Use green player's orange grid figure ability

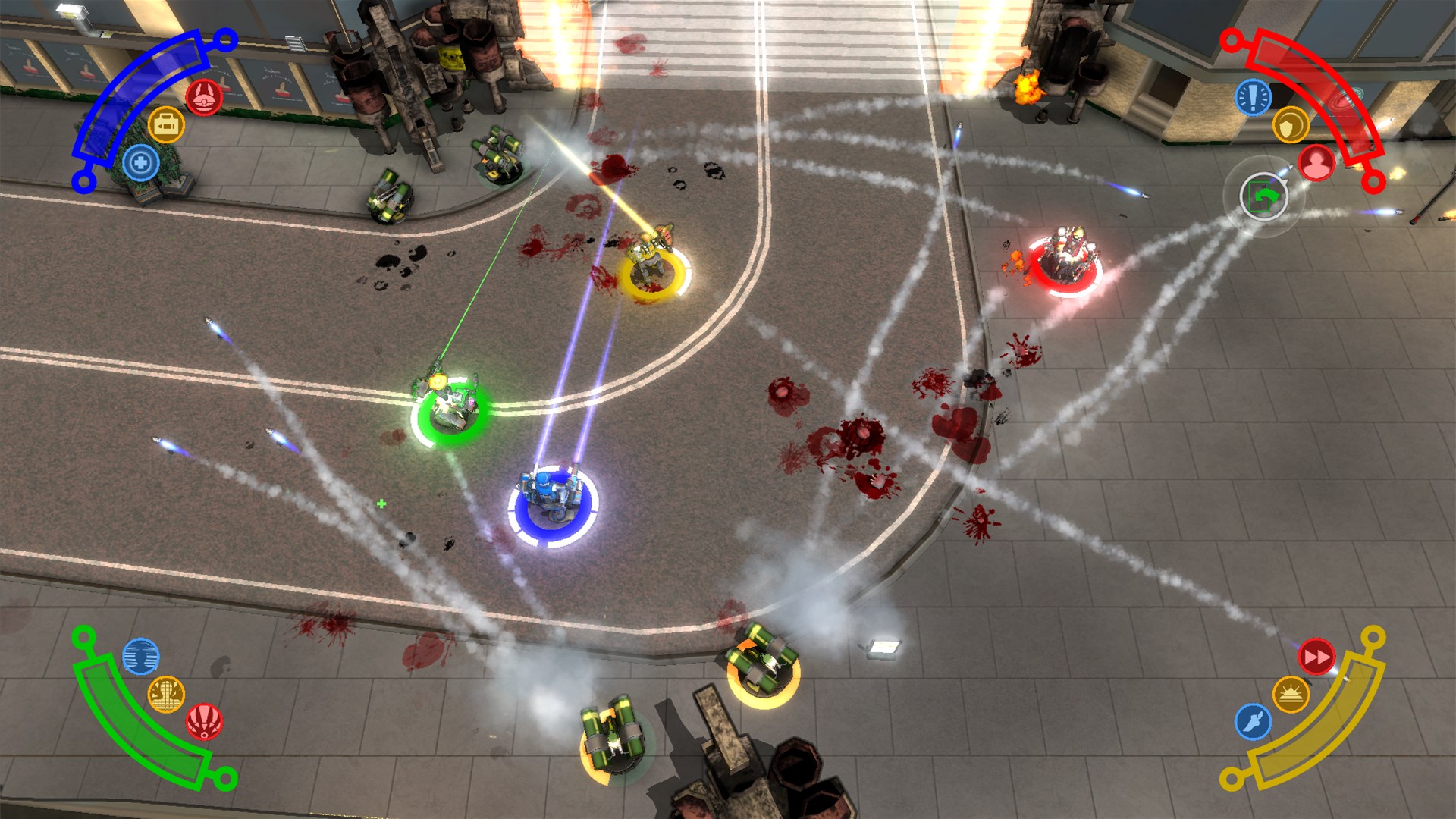click(166, 694)
